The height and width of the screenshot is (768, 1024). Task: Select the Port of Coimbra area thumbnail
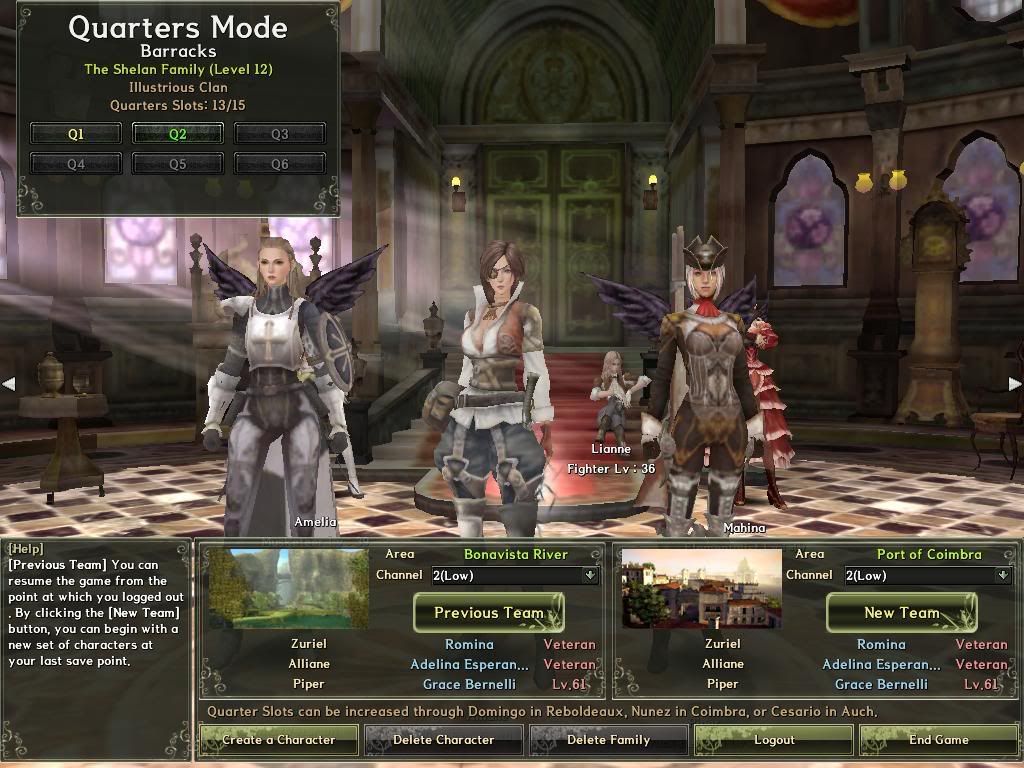click(x=701, y=589)
